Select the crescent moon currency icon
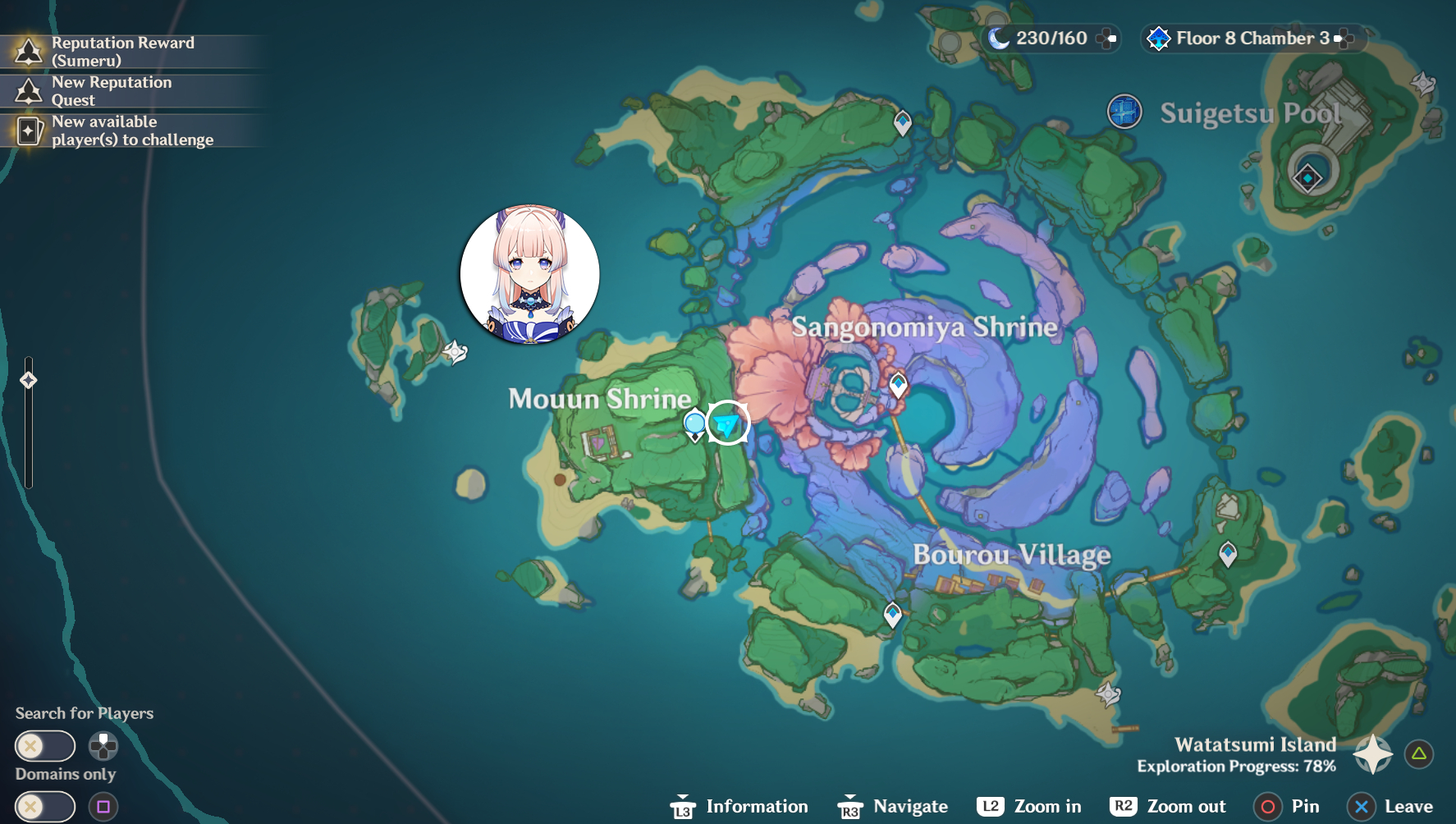 (999, 38)
